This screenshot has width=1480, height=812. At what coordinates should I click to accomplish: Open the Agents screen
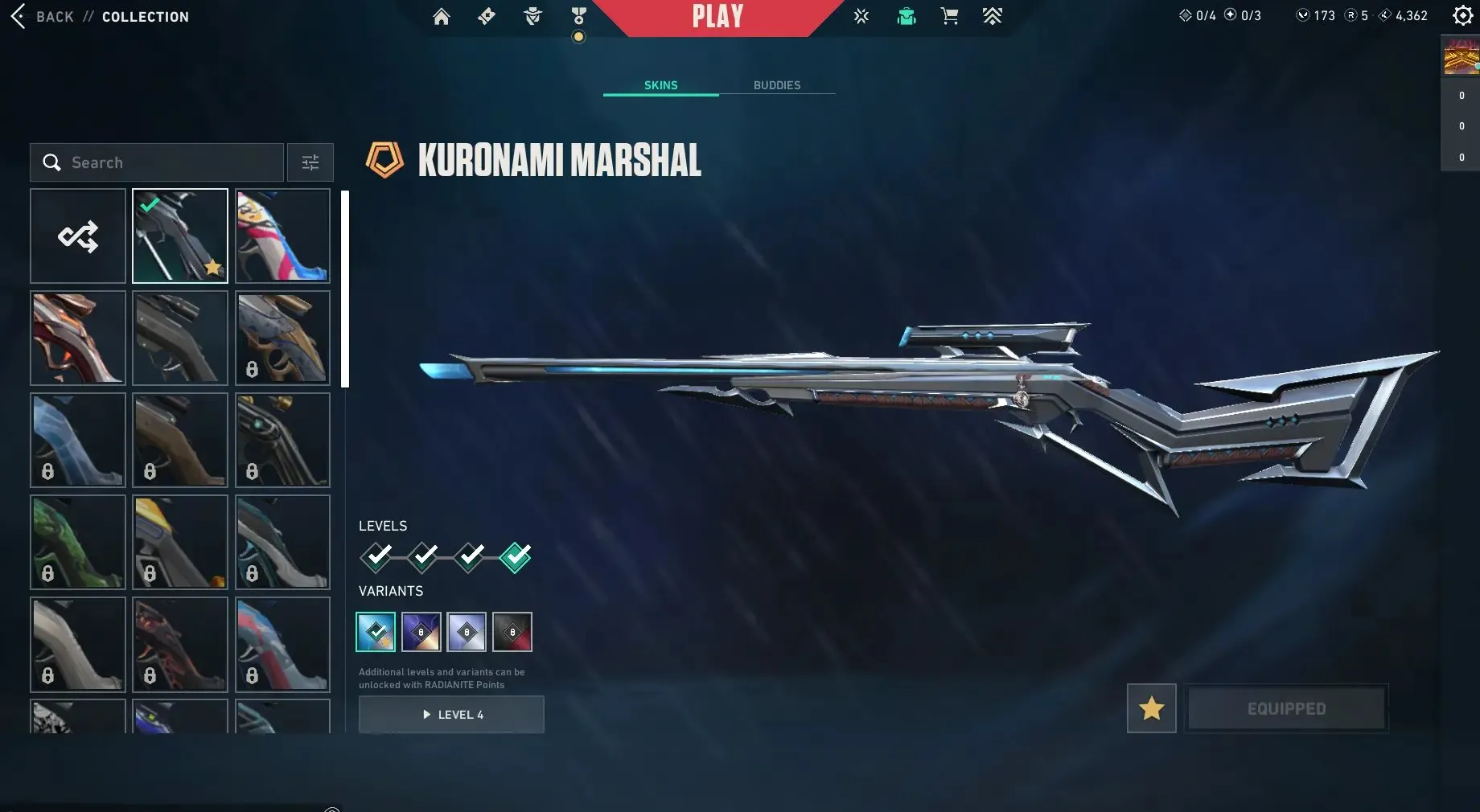pos(532,16)
